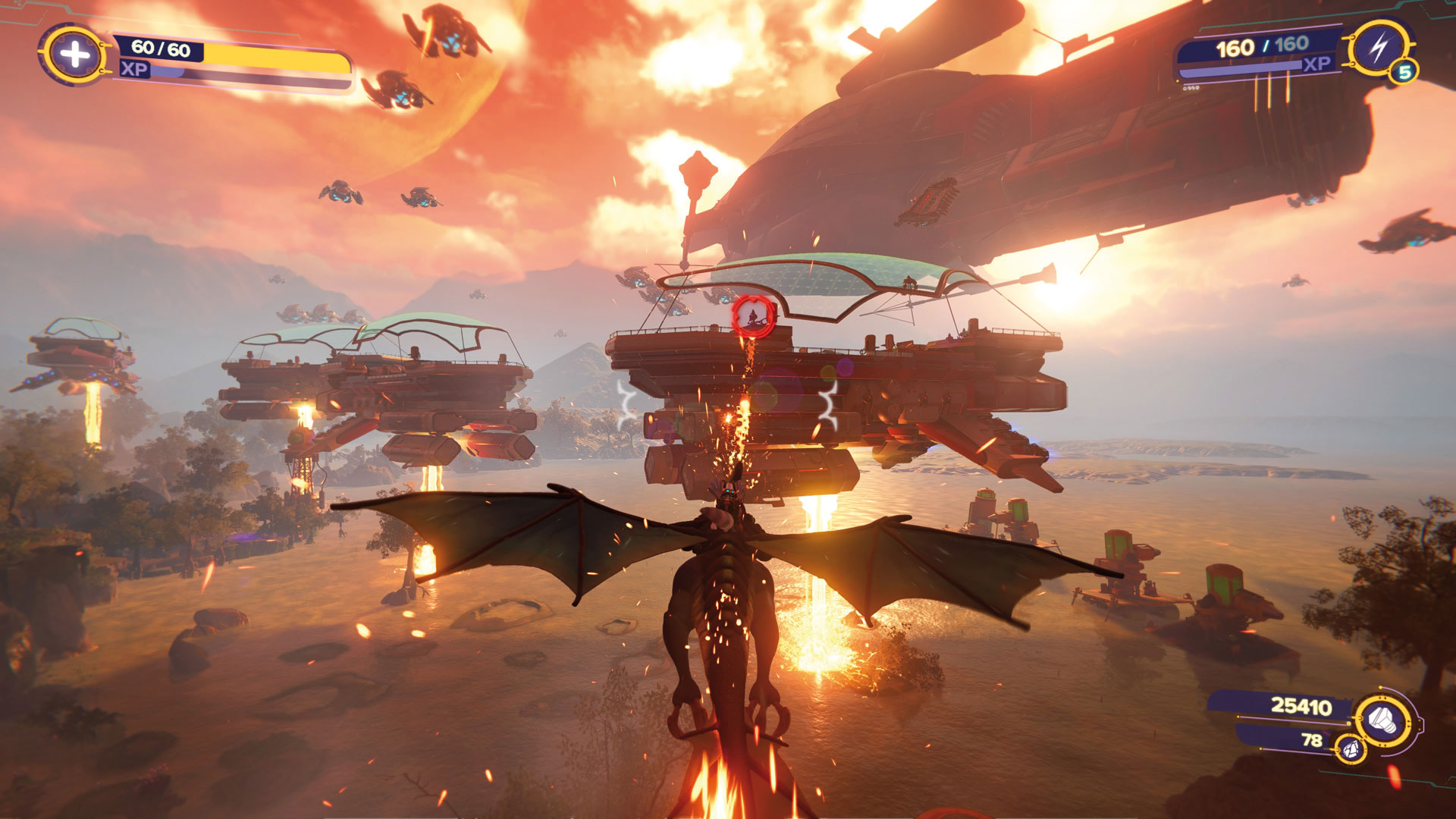
Task: Click the health plus icon
Action: (74, 55)
